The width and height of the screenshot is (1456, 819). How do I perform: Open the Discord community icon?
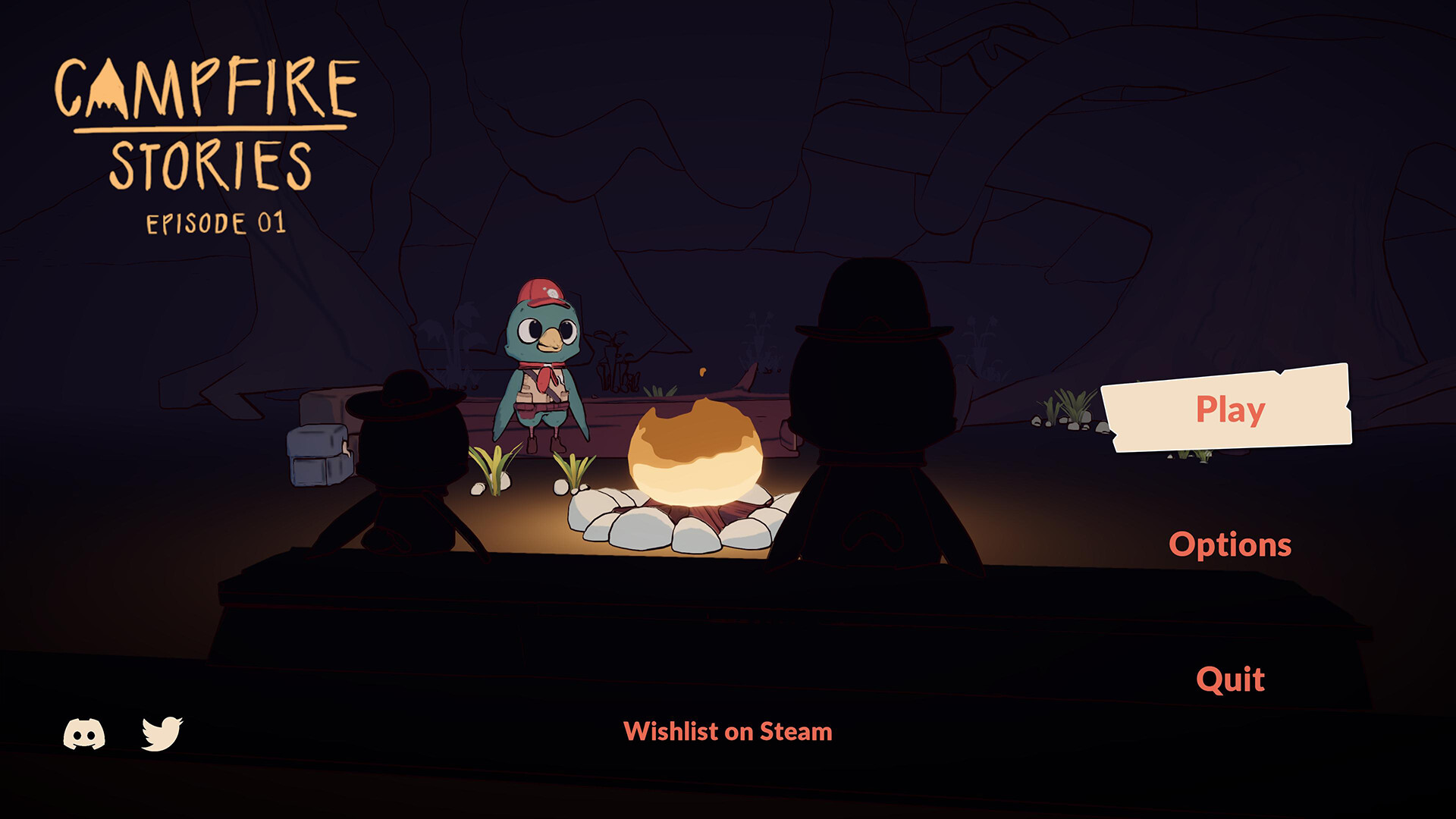[83, 733]
